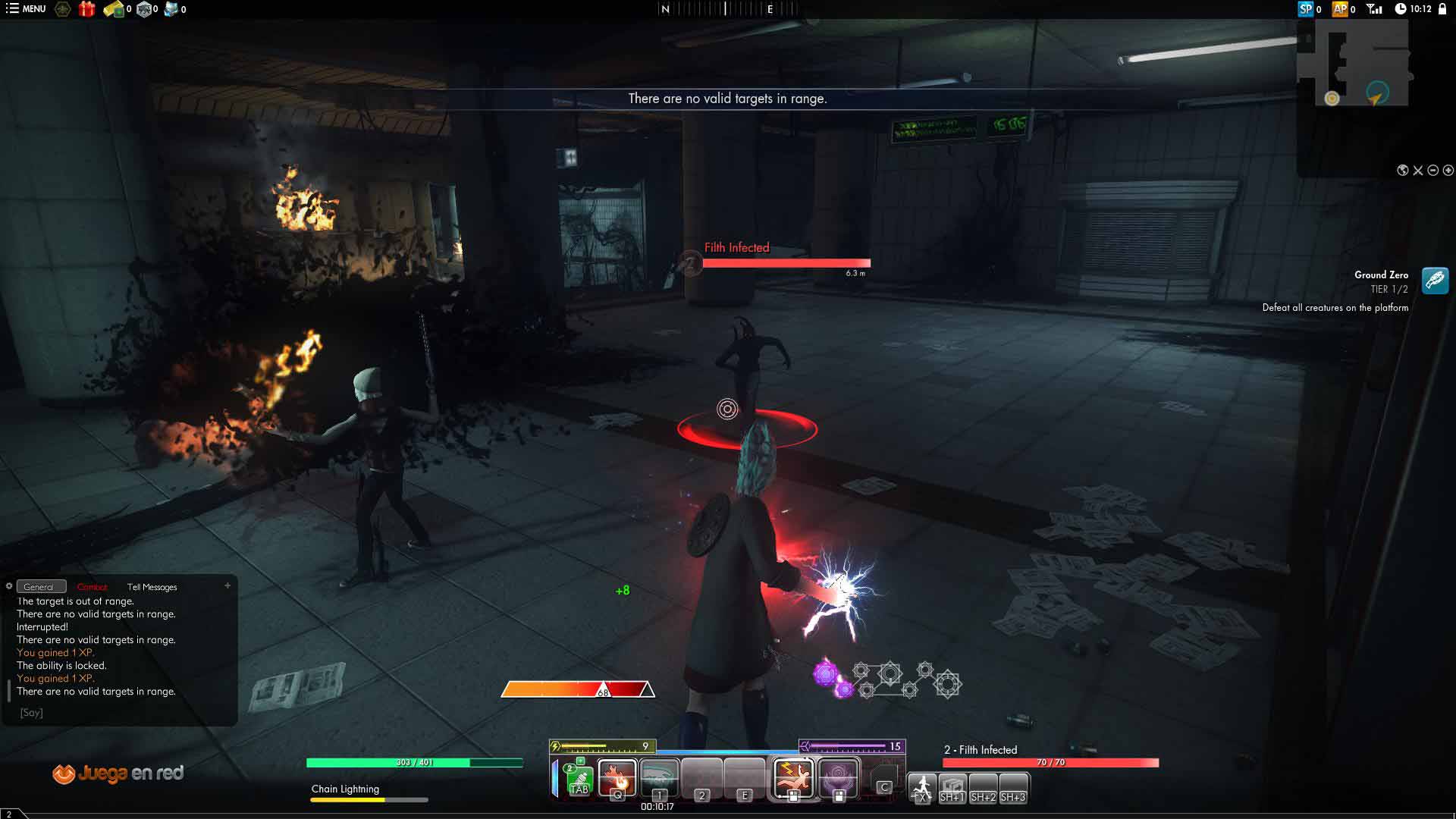The image size is (1456, 819).
Task: Activate the Chain Lightning ability icon
Action: pyautogui.click(x=793, y=777)
